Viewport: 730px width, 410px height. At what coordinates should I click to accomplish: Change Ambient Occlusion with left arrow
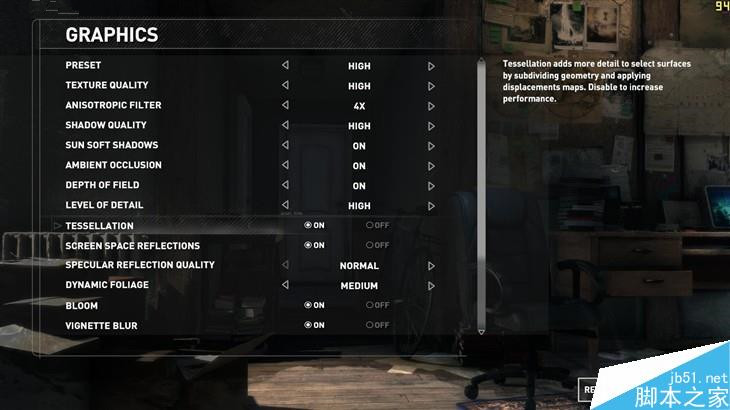[285, 166]
